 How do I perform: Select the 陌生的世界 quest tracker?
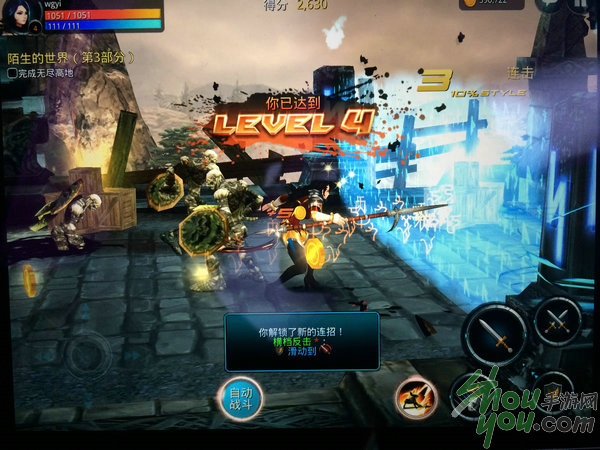[x=68, y=58]
